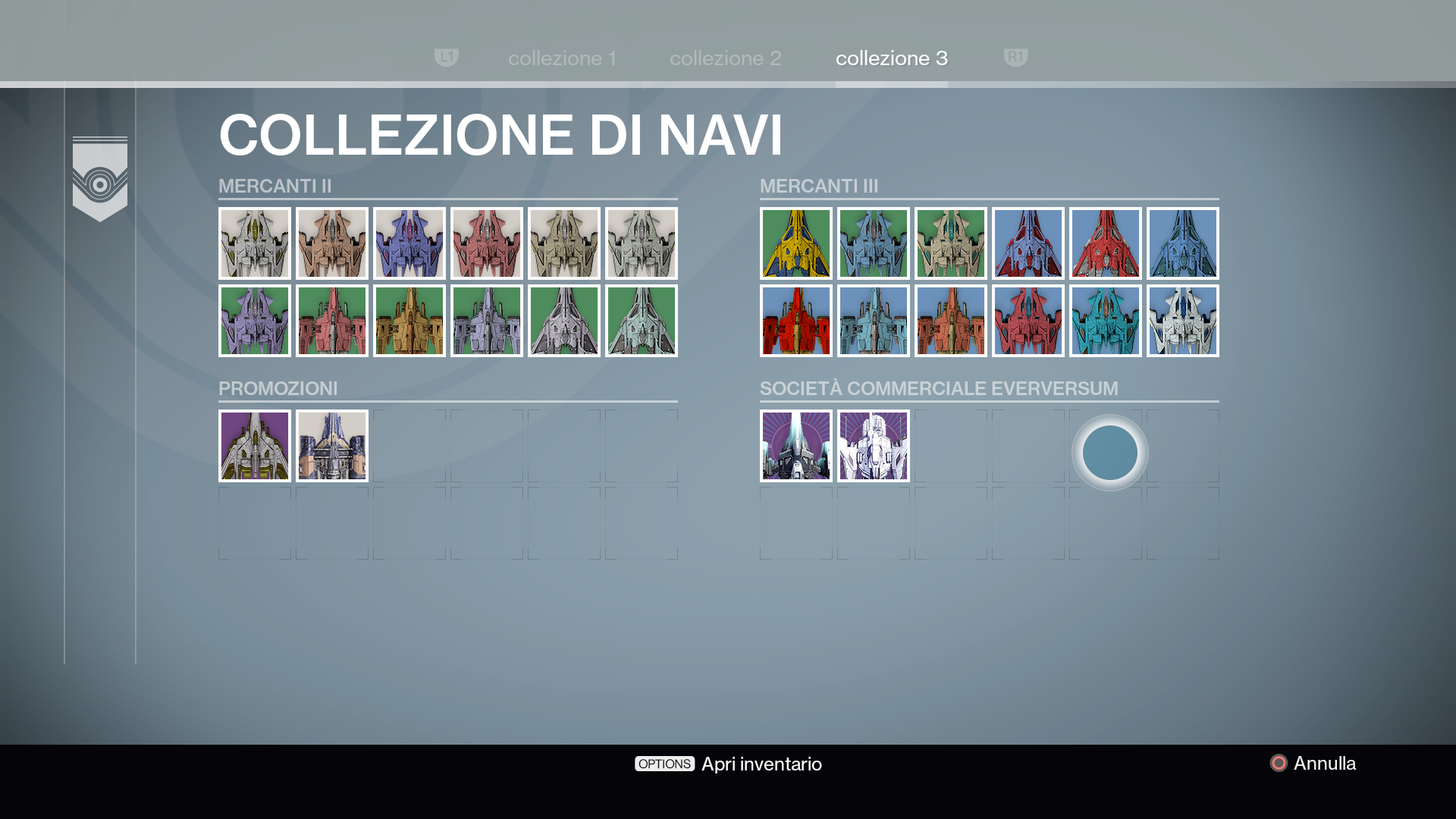Choose the purple ship on green in Mercanti II

[254, 321]
